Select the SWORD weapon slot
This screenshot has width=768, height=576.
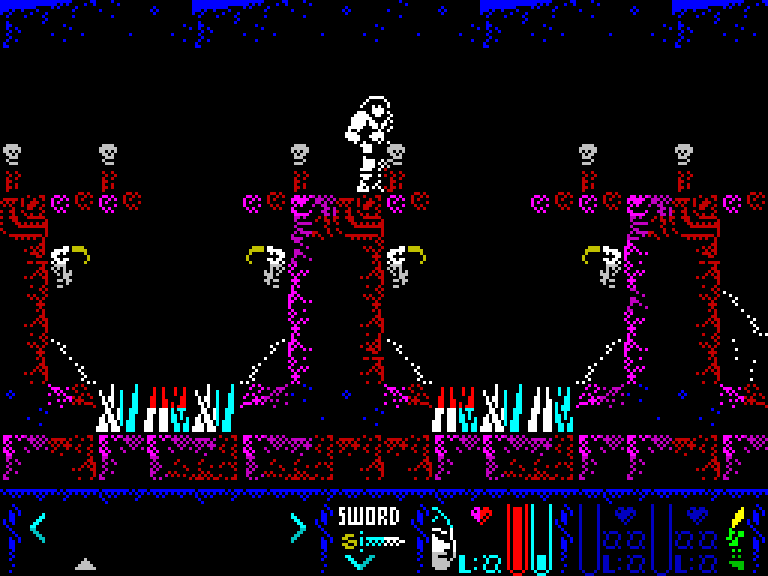click(369, 517)
